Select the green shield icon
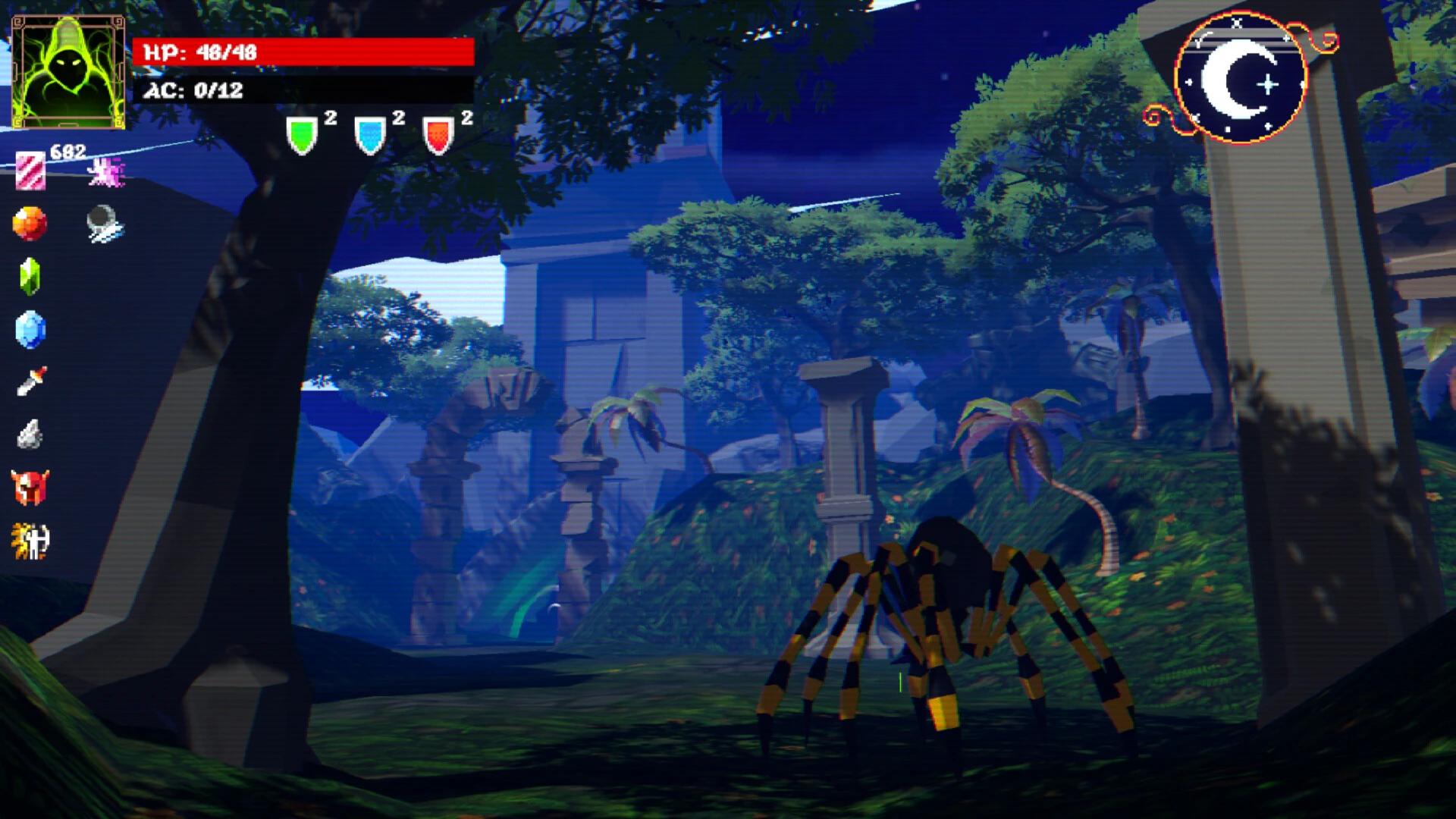The width and height of the screenshot is (1456, 819). (302, 136)
